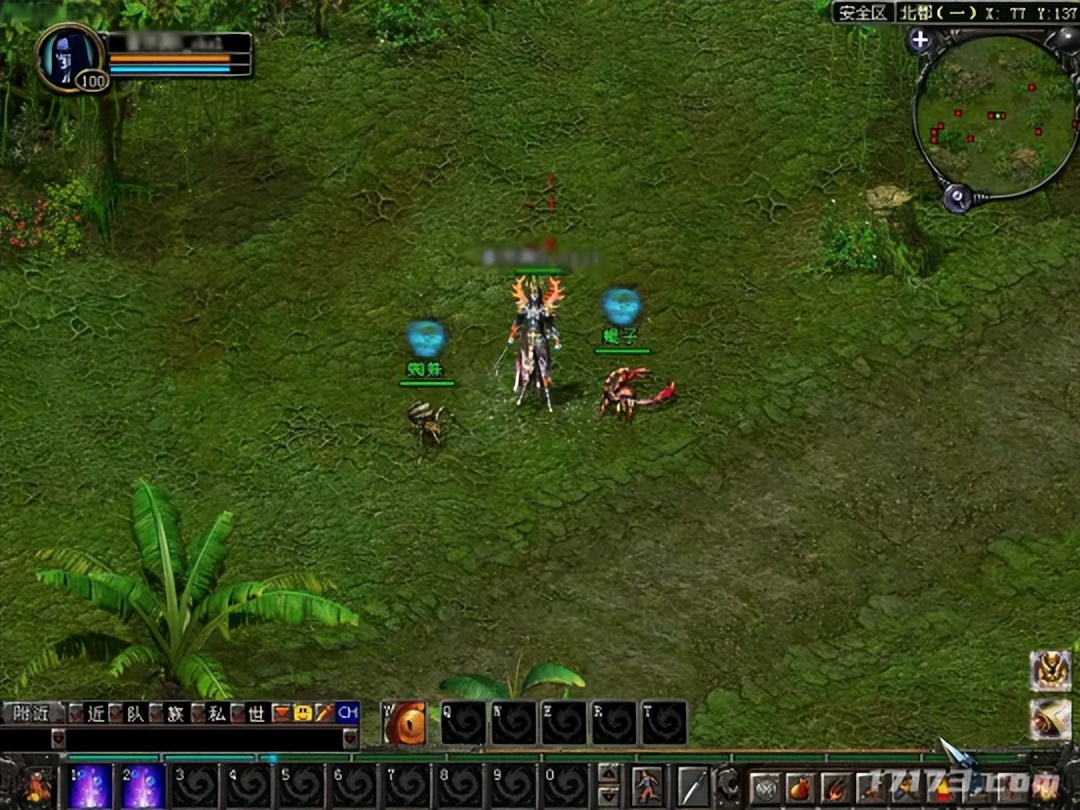Toggle the 私 private chat channel
The width and height of the screenshot is (1080, 810).
coord(217,713)
